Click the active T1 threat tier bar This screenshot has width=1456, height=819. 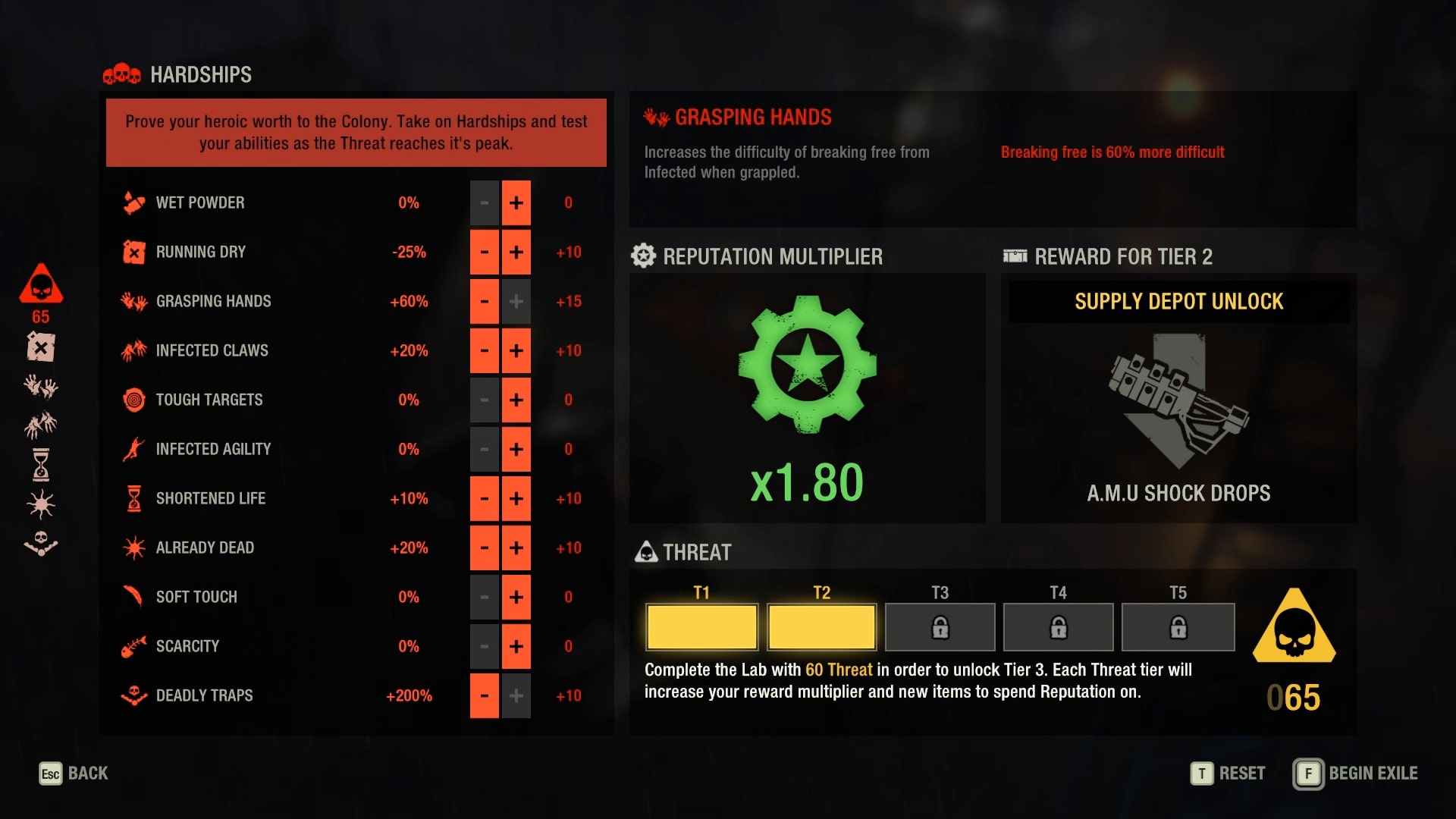pos(701,627)
